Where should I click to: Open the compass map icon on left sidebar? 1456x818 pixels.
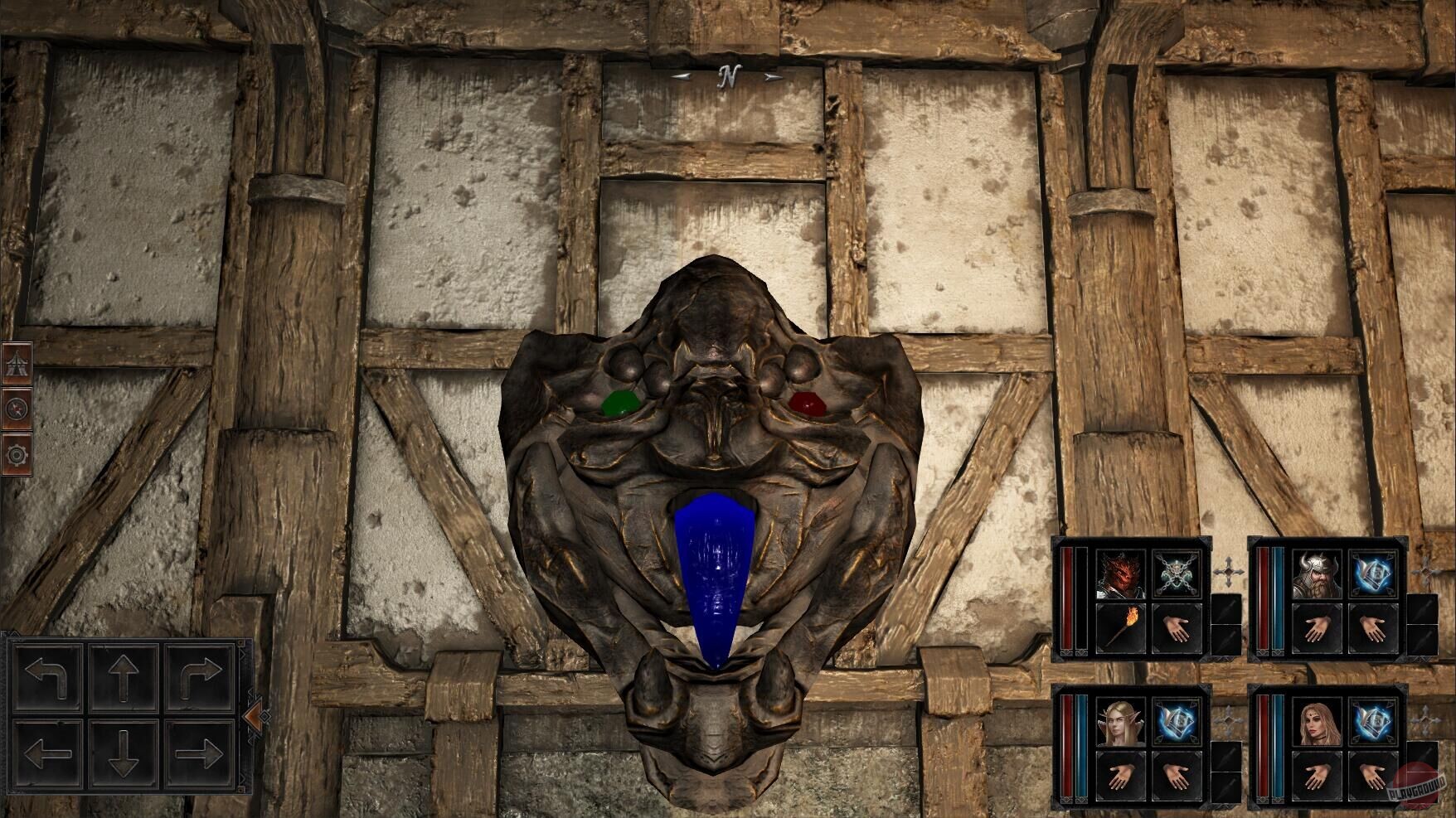[17, 409]
